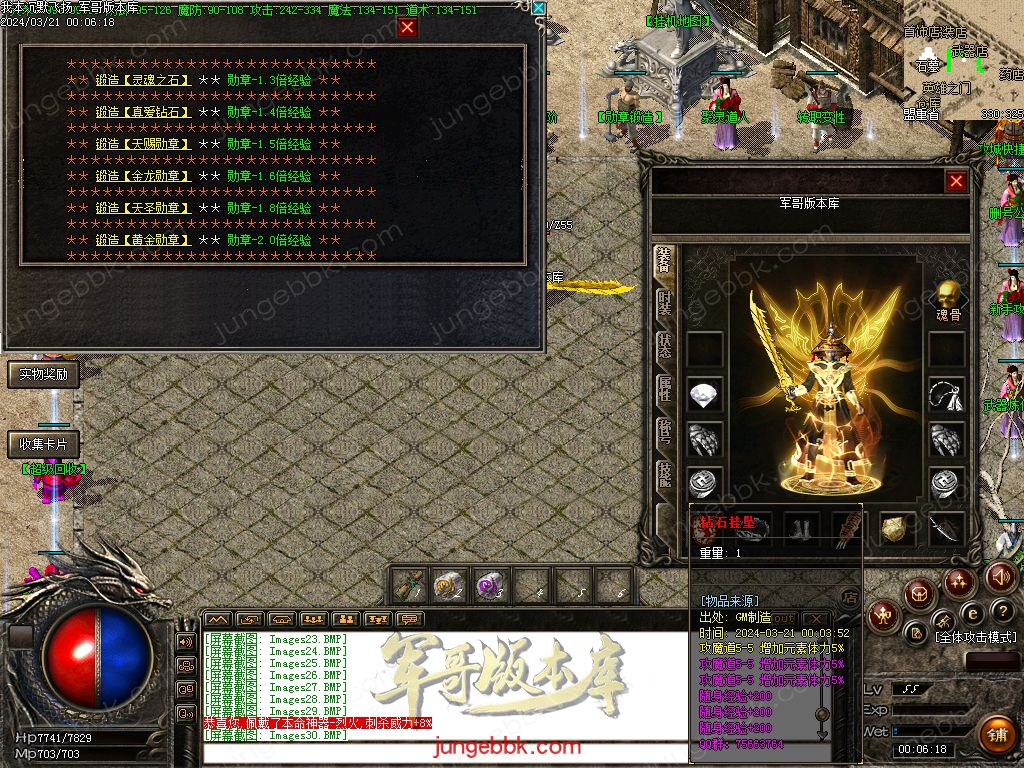Screen dimensions: 1024x768
Task: Show the 属性 attributes tab
Action: click(x=665, y=390)
